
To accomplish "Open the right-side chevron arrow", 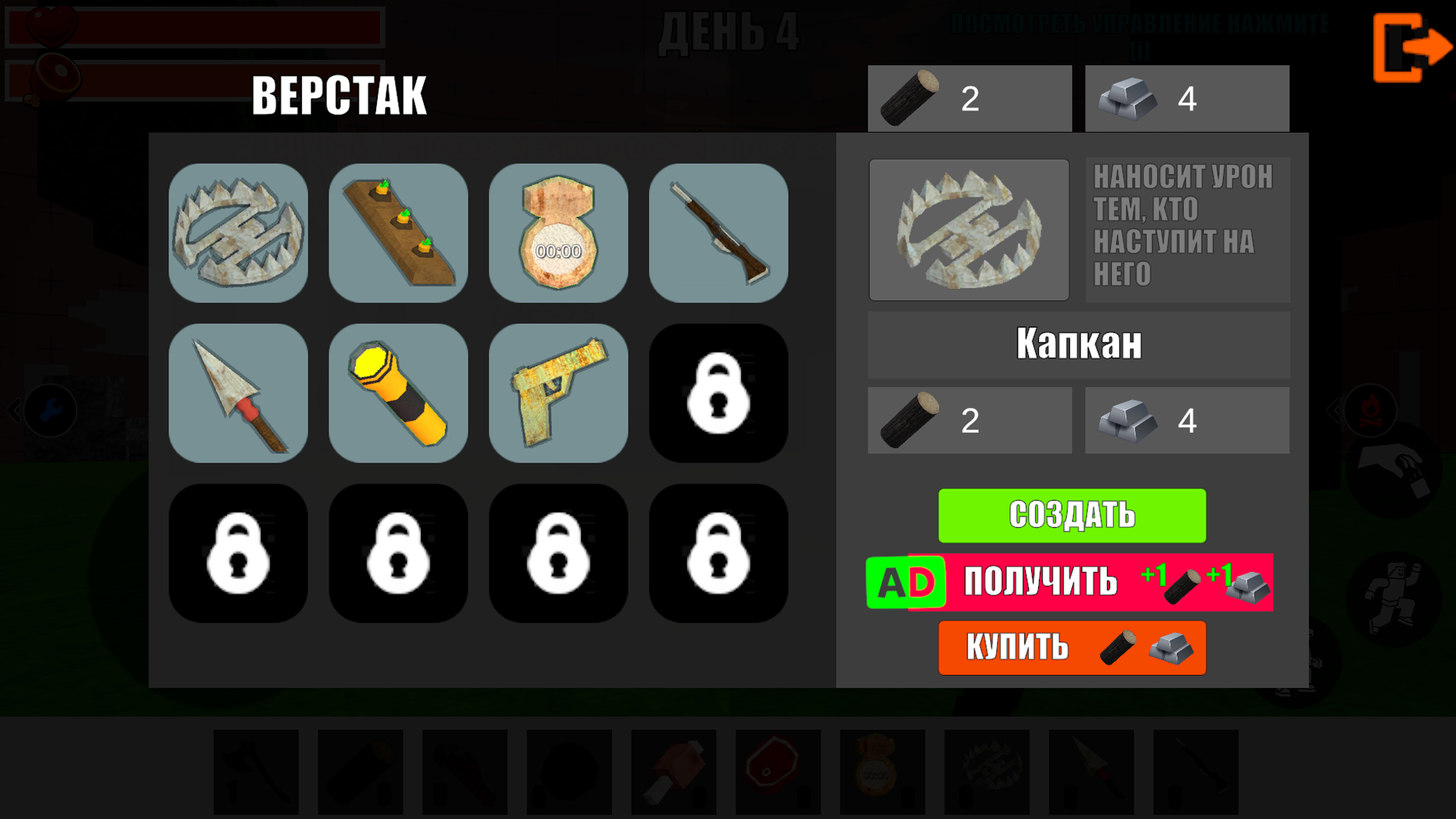I will point(1333,410).
